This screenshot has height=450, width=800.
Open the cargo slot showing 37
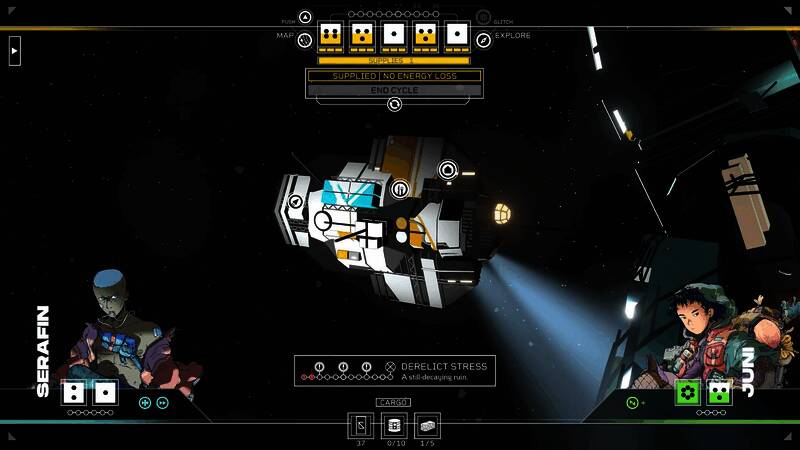point(361,425)
